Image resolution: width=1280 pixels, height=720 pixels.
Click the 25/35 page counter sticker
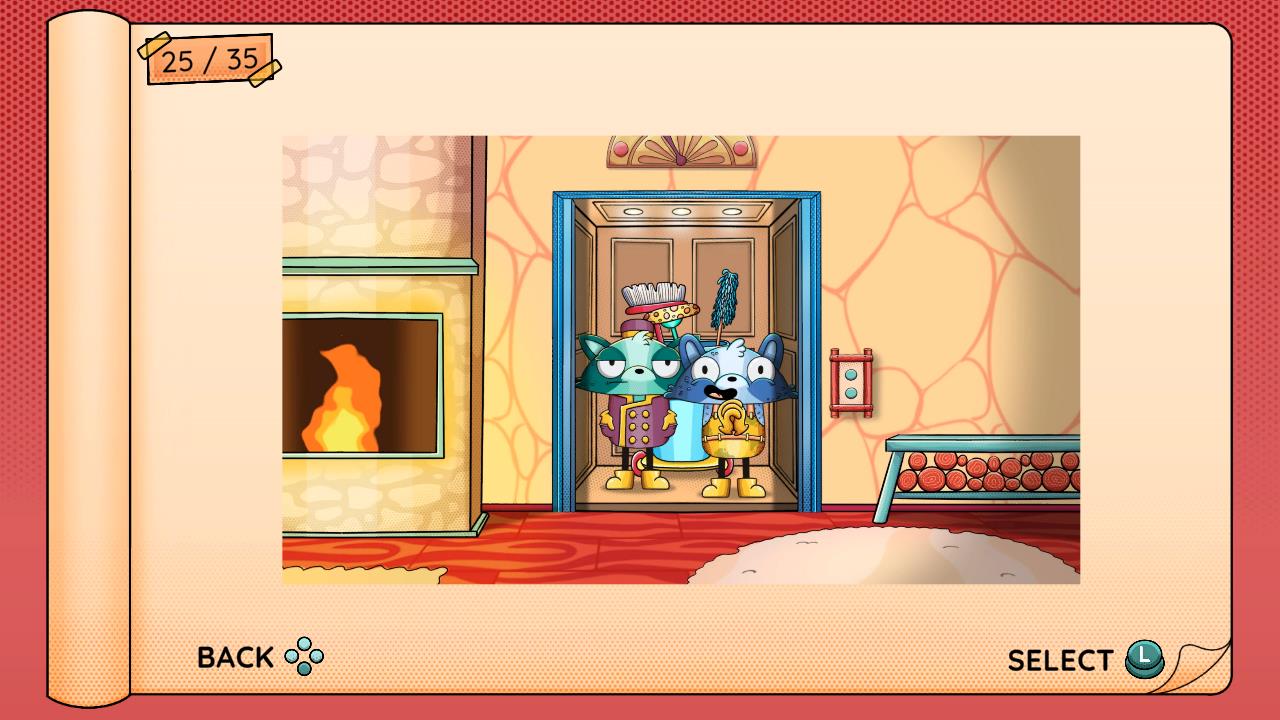(x=210, y=59)
